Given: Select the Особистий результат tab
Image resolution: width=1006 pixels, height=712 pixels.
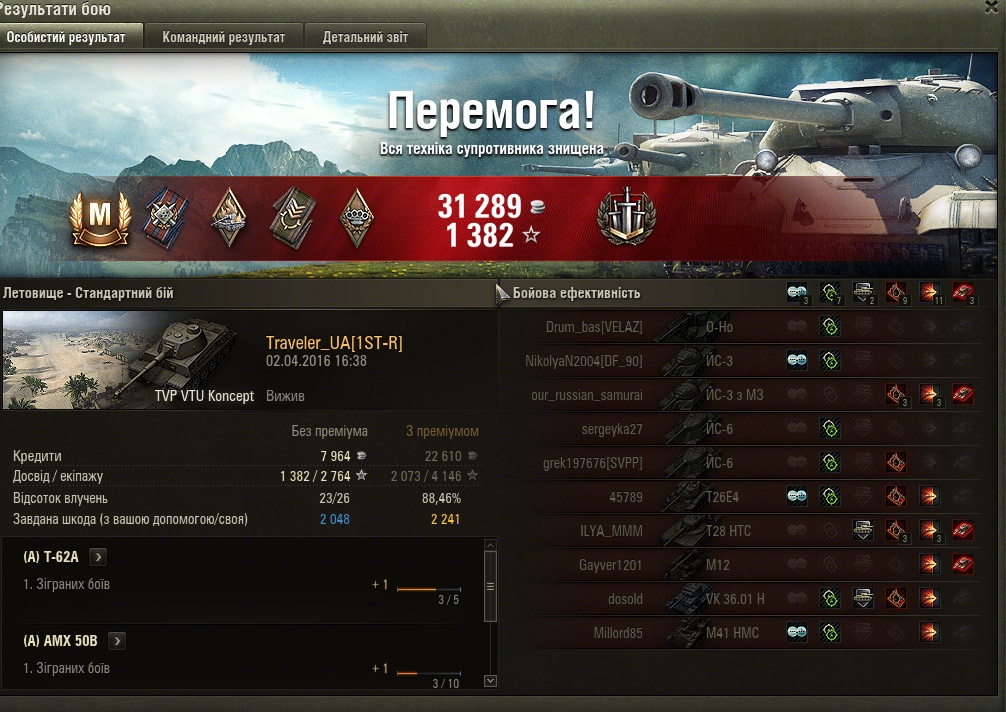Looking at the screenshot, I should click(x=67, y=37).
